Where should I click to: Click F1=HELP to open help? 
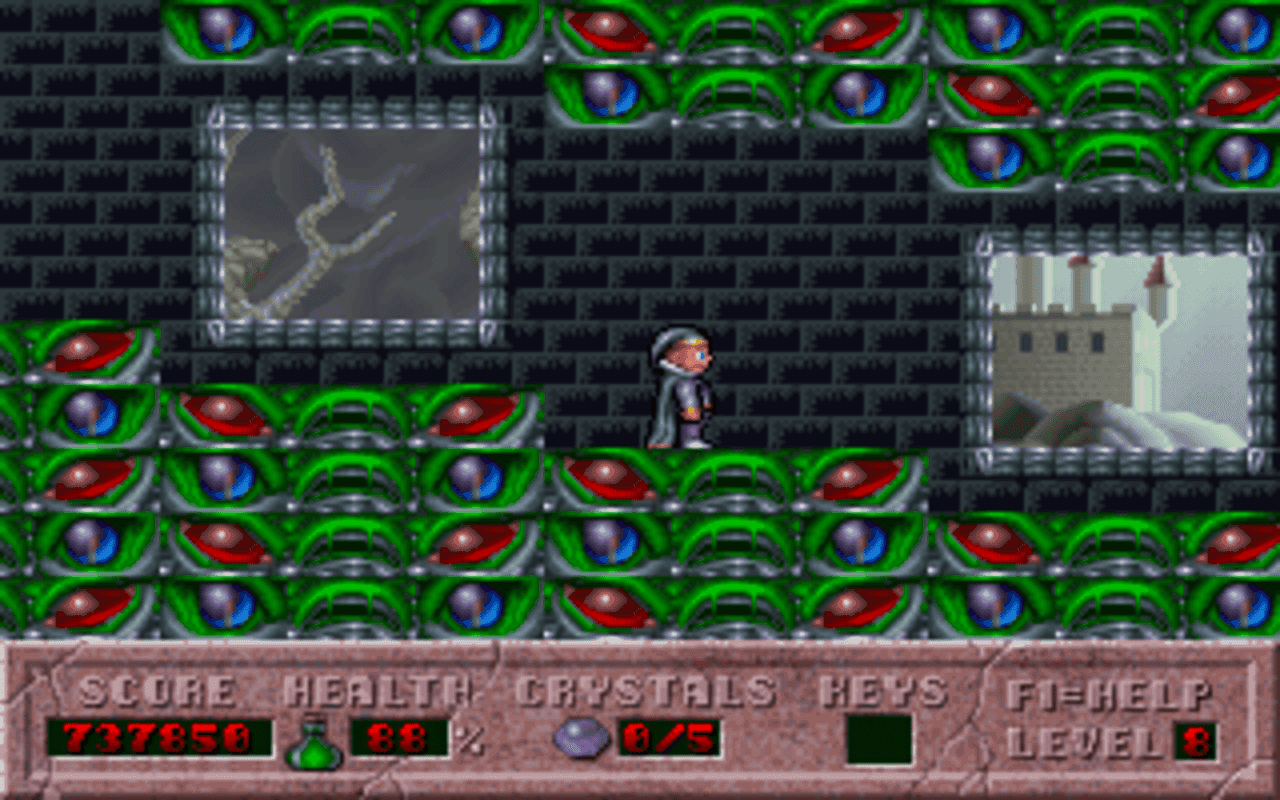1113,692
